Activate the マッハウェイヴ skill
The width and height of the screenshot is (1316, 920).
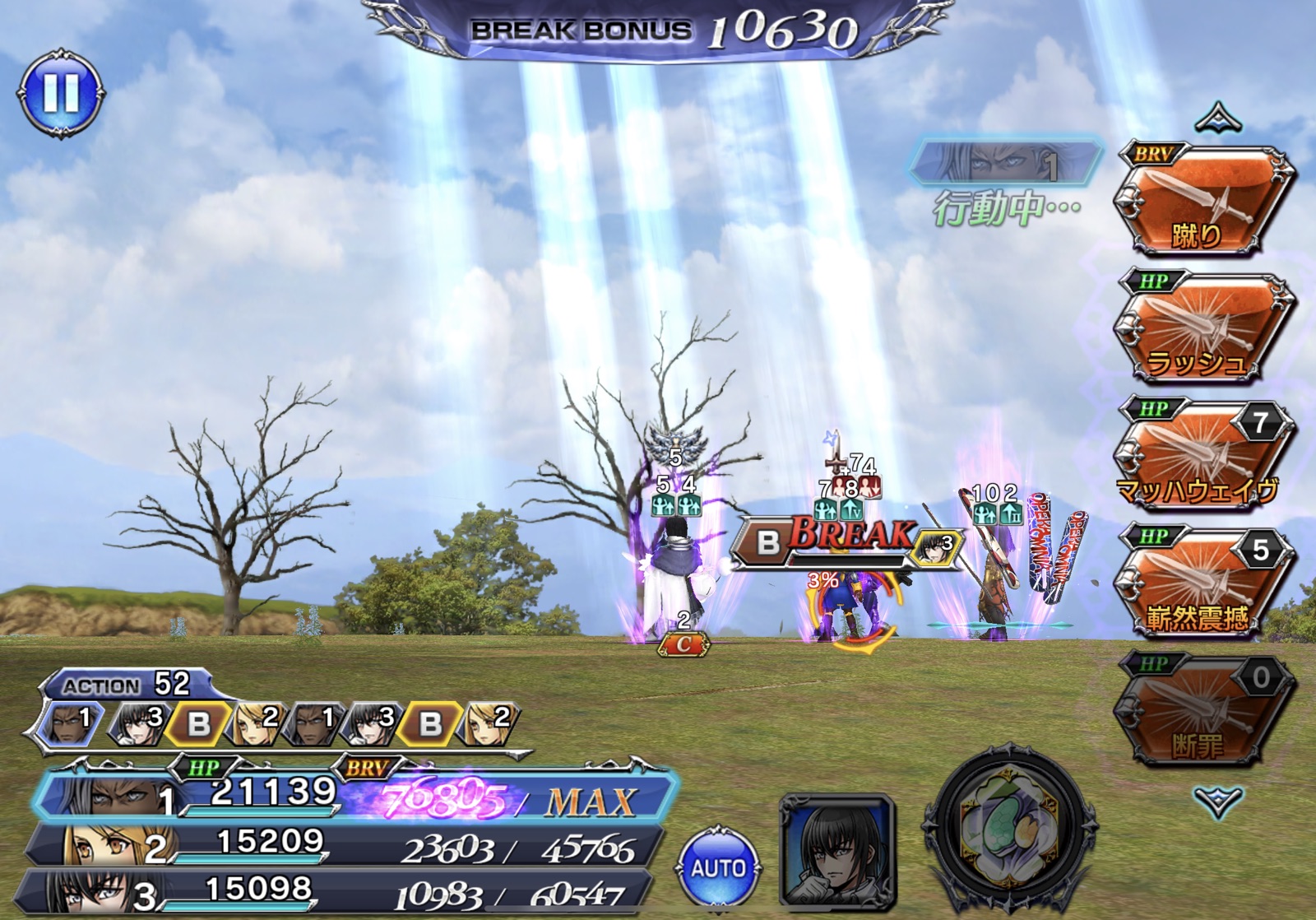pos(1202,457)
